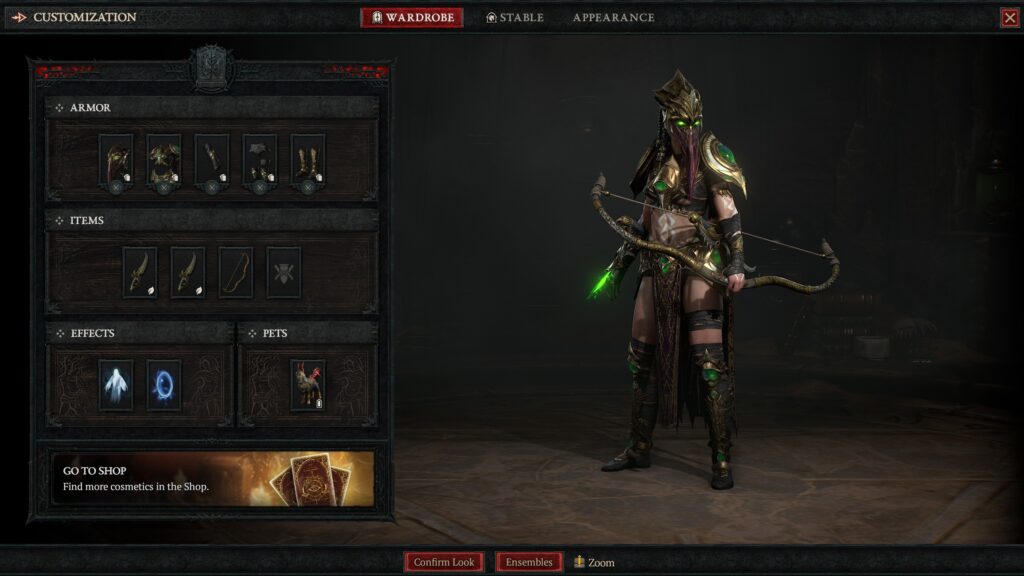Select the helm armor slot
The height and width of the screenshot is (576, 1024).
pos(116,160)
